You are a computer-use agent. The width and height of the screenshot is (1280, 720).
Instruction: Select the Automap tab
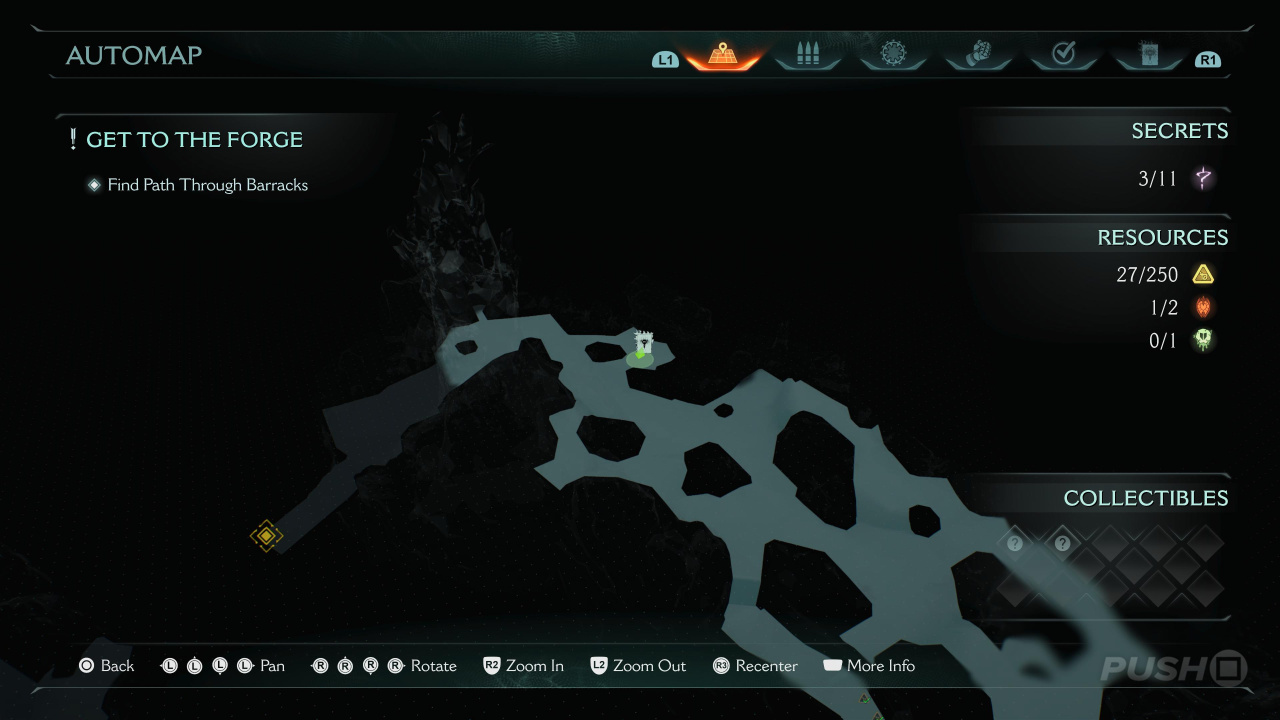[x=722, y=55]
